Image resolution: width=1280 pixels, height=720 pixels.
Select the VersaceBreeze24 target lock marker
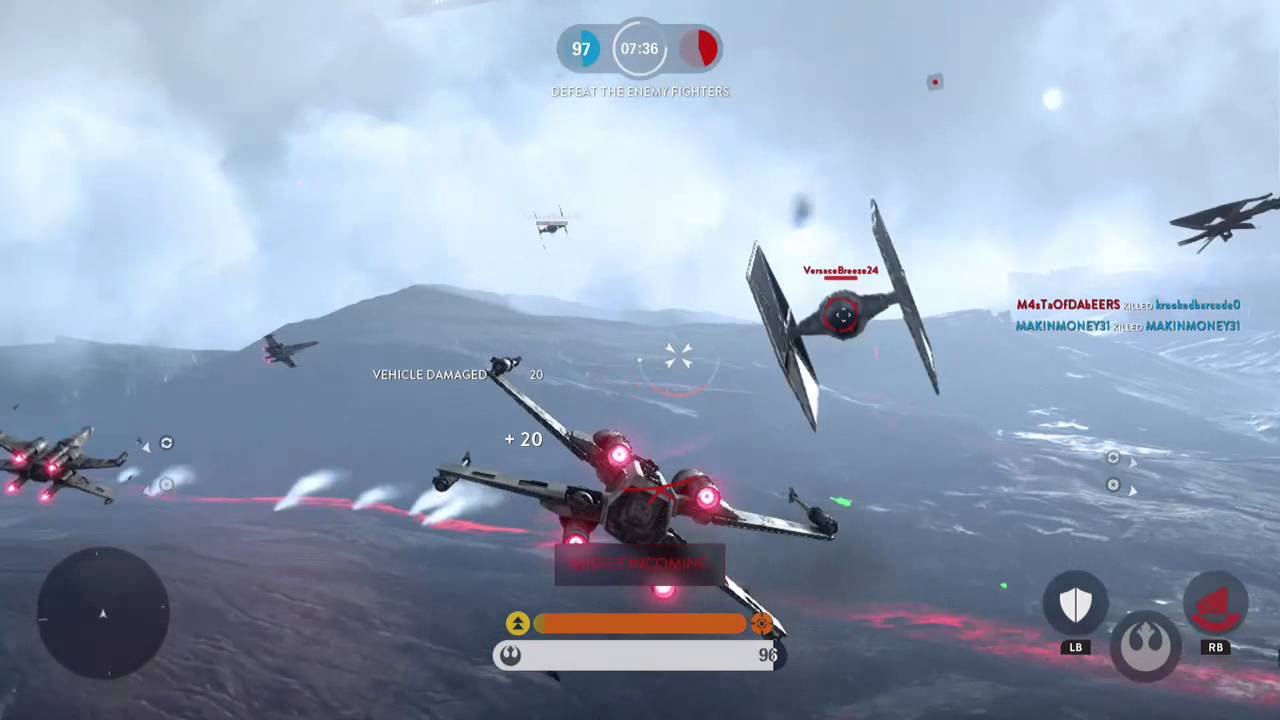coord(842,316)
